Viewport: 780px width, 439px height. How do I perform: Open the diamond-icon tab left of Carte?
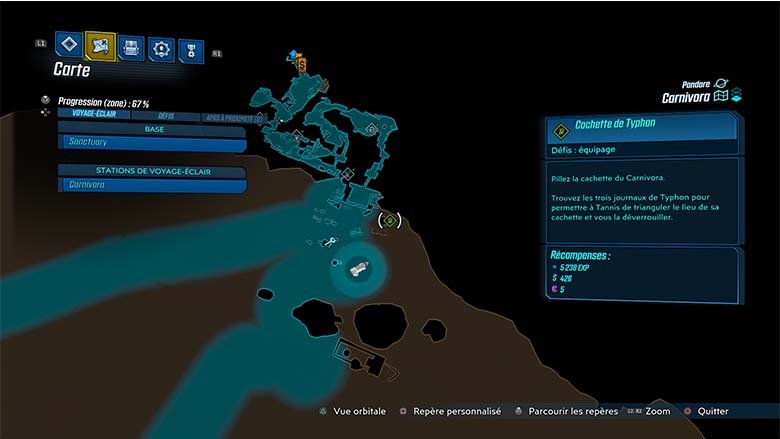68,45
